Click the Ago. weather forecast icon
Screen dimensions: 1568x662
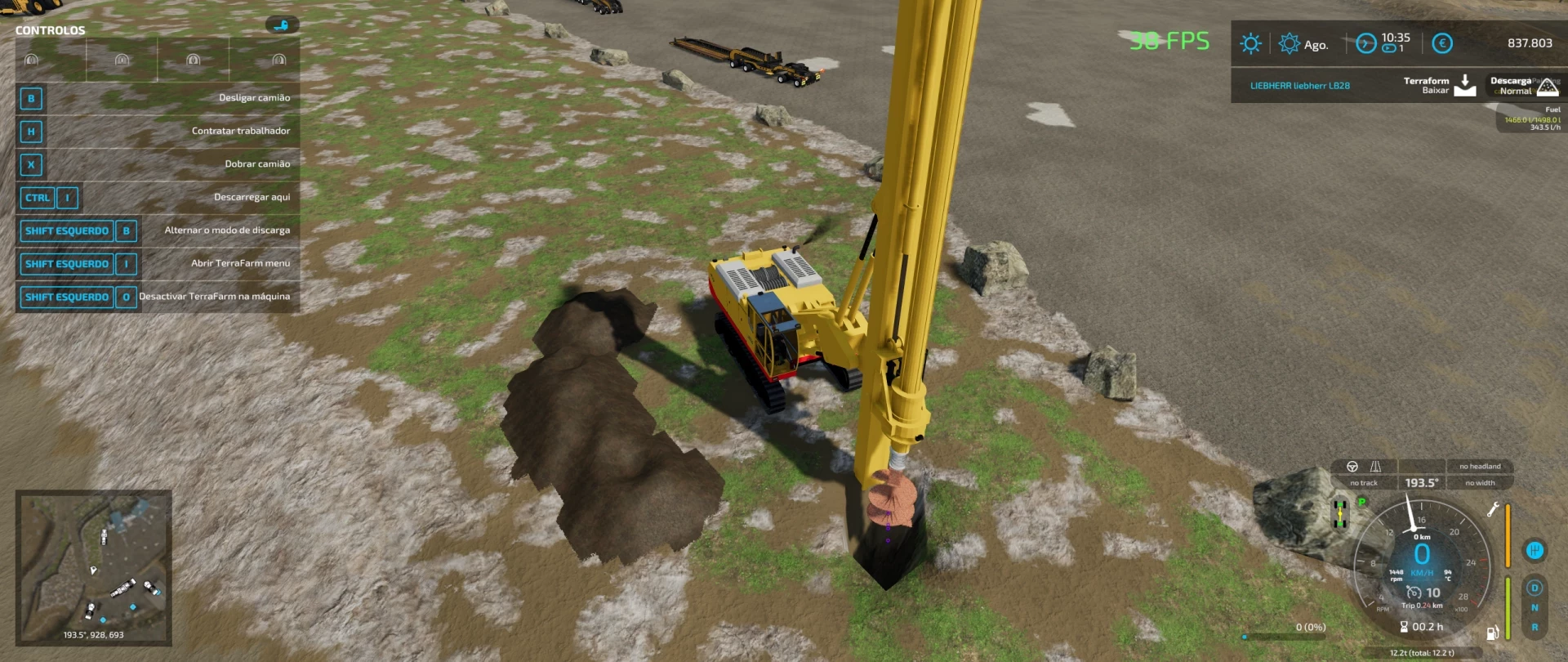tap(1290, 42)
